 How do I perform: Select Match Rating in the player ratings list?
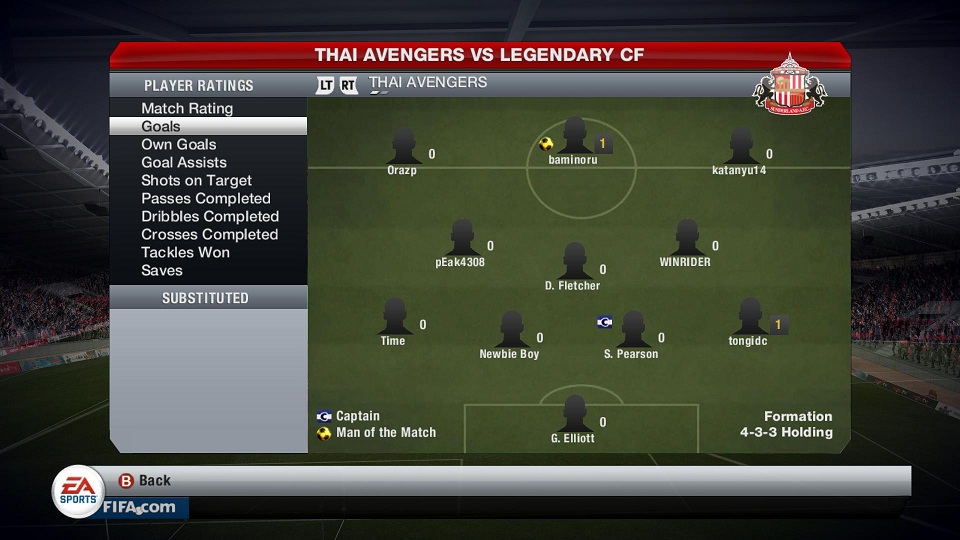[x=187, y=108]
